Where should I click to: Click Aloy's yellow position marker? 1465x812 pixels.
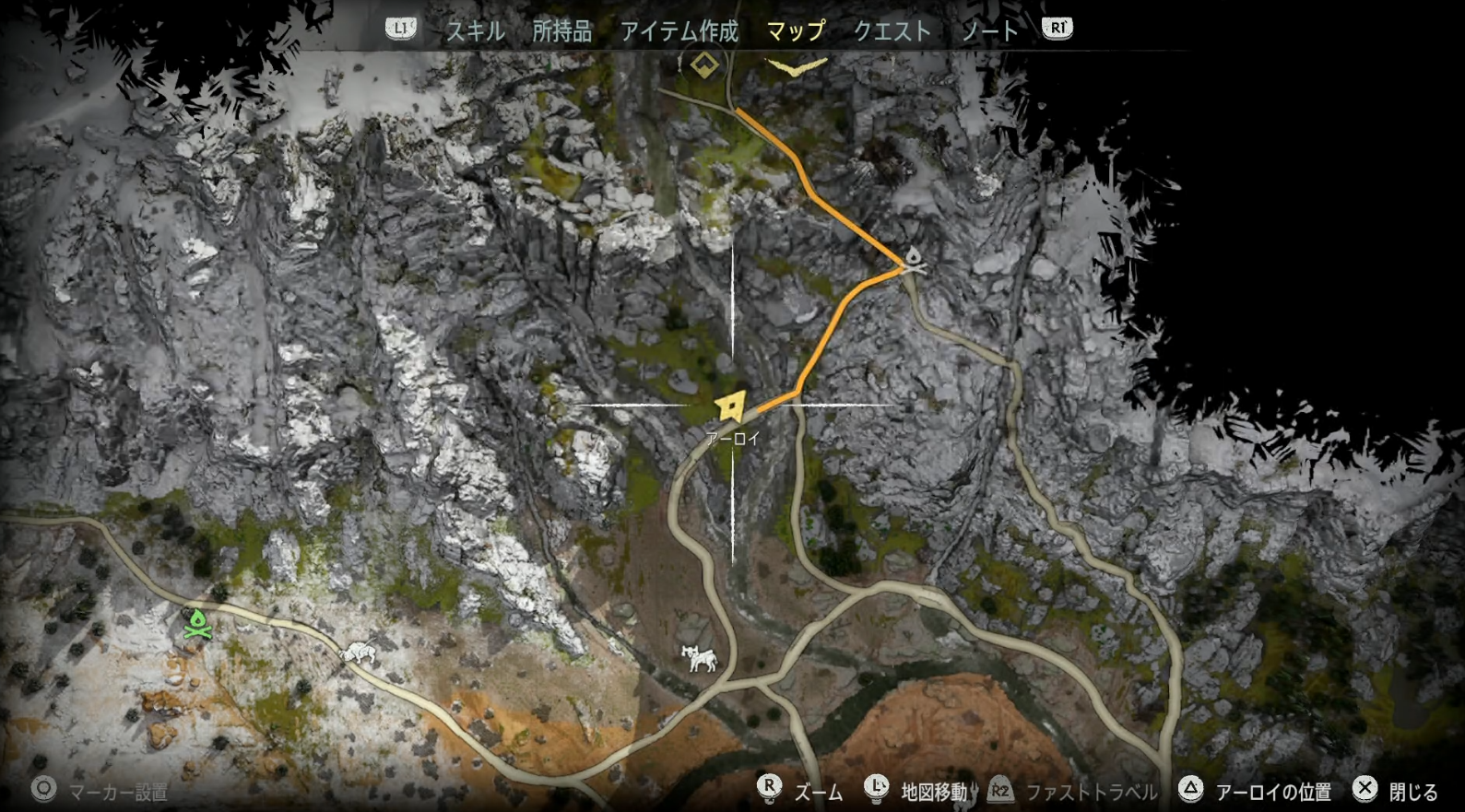pos(731,406)
